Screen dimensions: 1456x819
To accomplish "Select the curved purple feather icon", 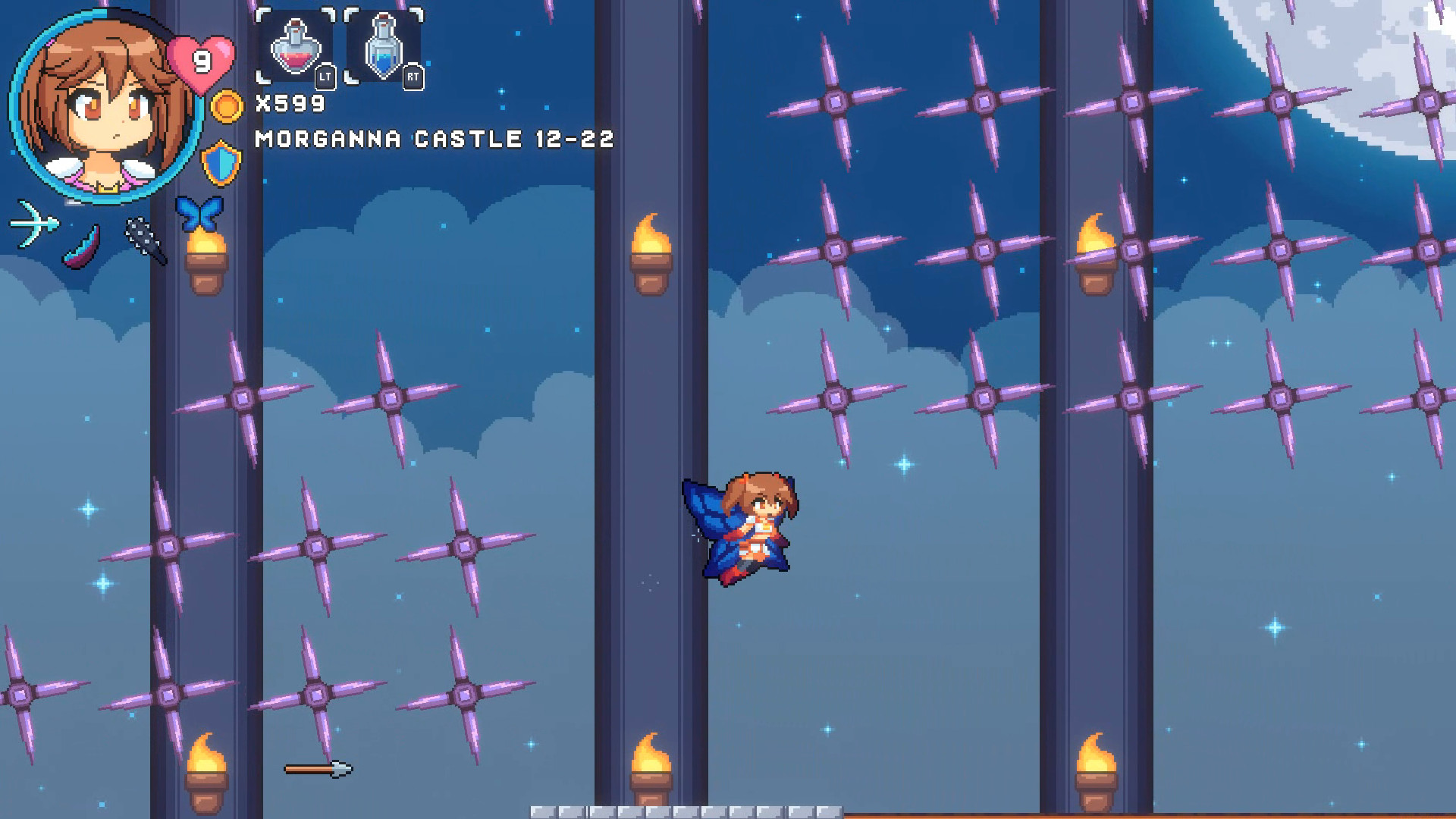I will coord(82,248).
